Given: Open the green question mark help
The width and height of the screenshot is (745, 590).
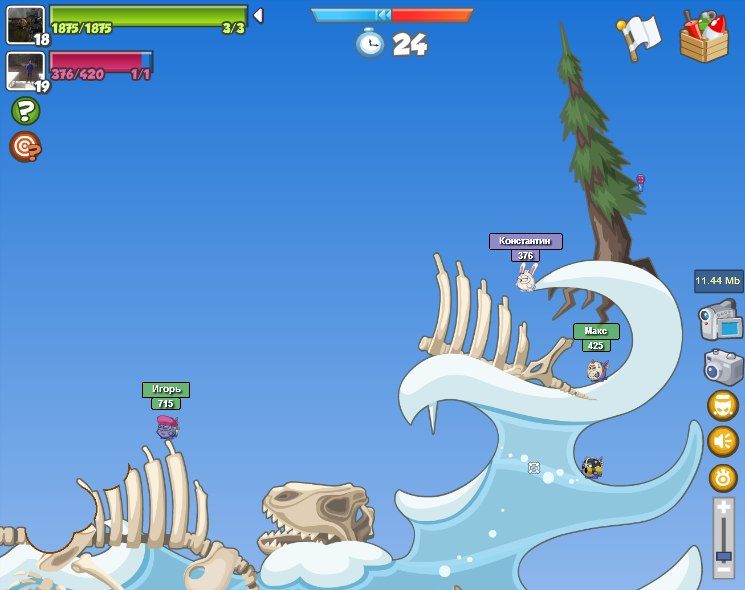Looking at the screenshot, I should tap(25, 111).
